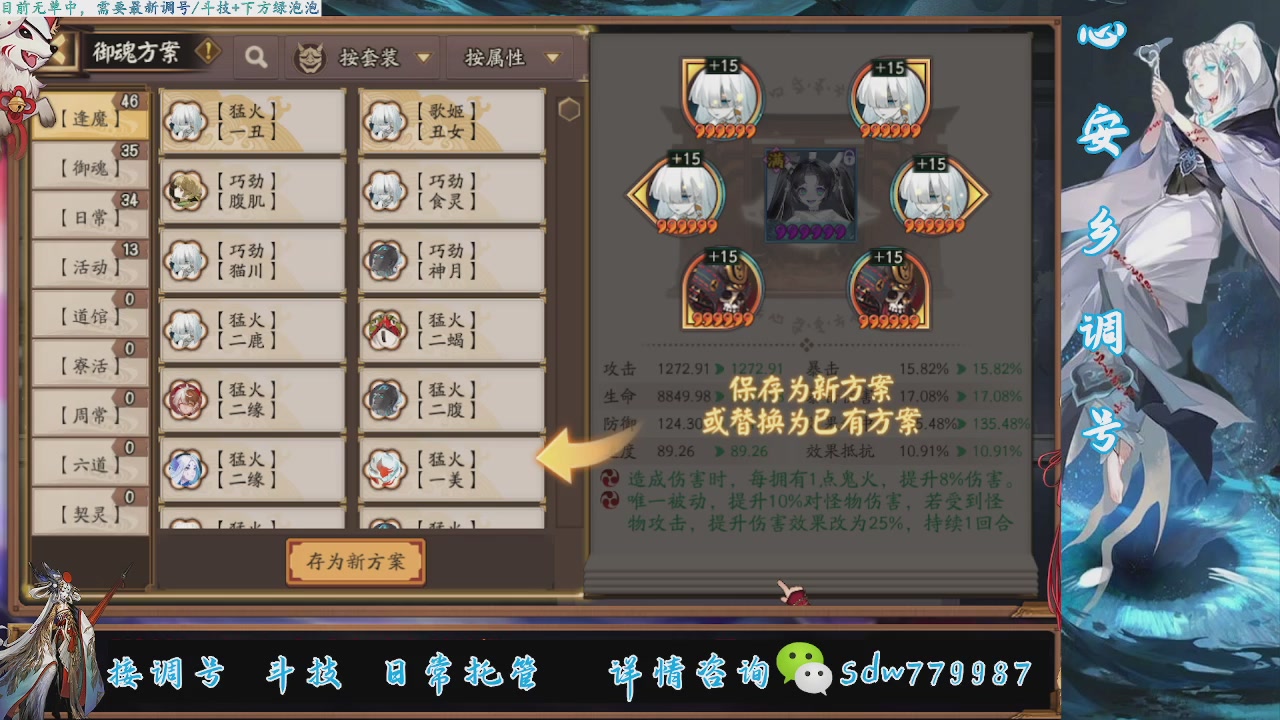Open the search function in 御魂方案 panel
This screenshot has height=720, width=1280.
[256, 57]
